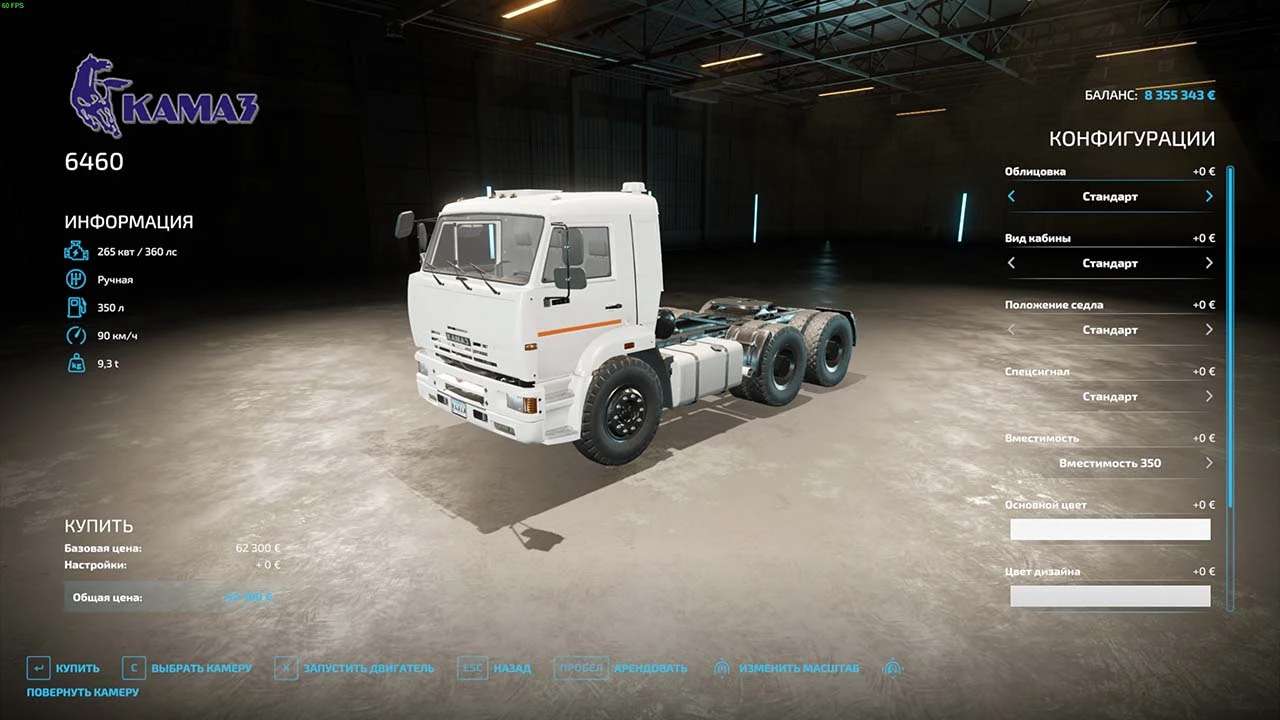Change Спецсигнал to the next option
The height and width of the screenshot is (720, 1280).
(x=1209, y=397)
